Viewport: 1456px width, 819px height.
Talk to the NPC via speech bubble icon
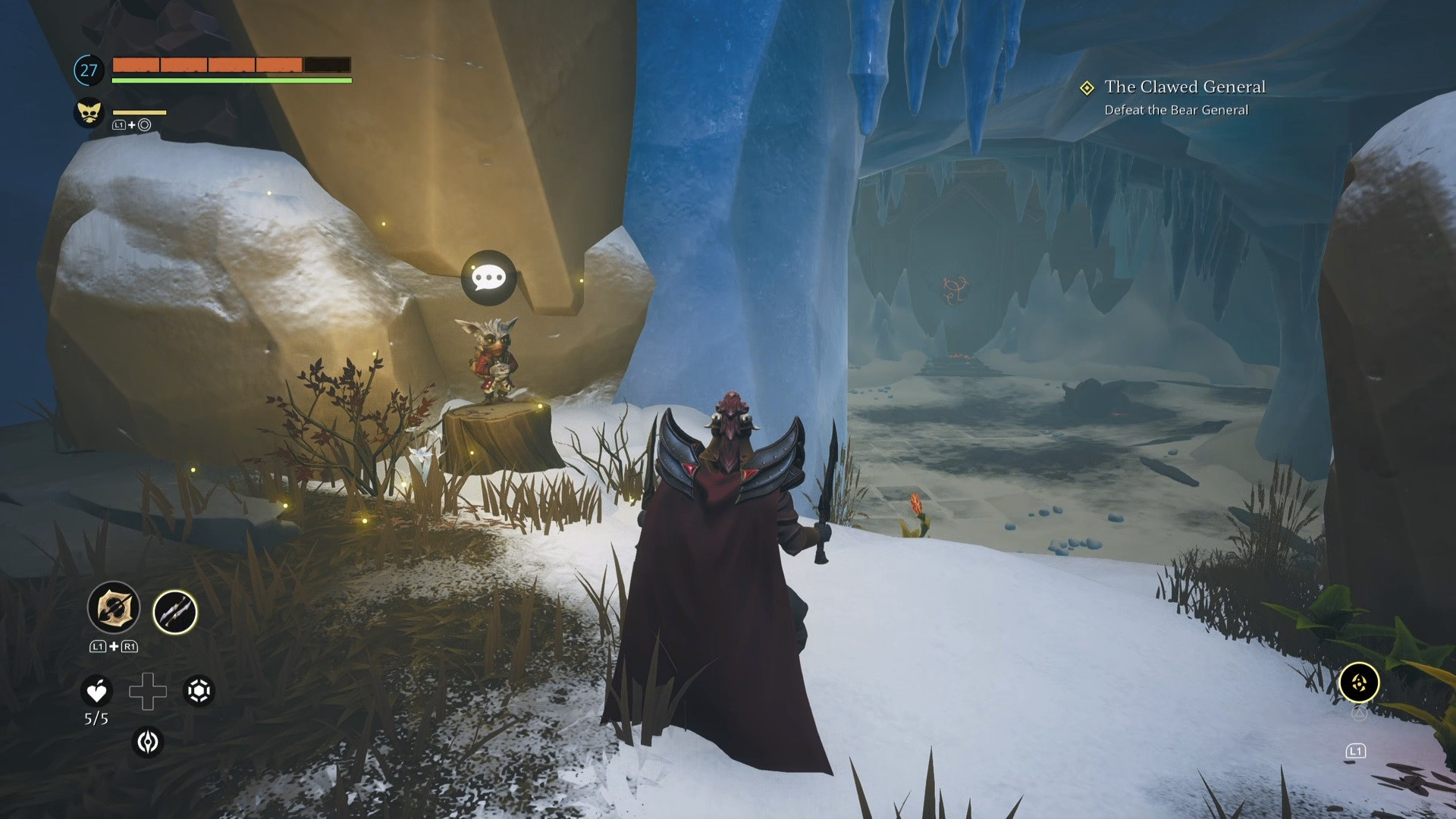coord(488,278)
